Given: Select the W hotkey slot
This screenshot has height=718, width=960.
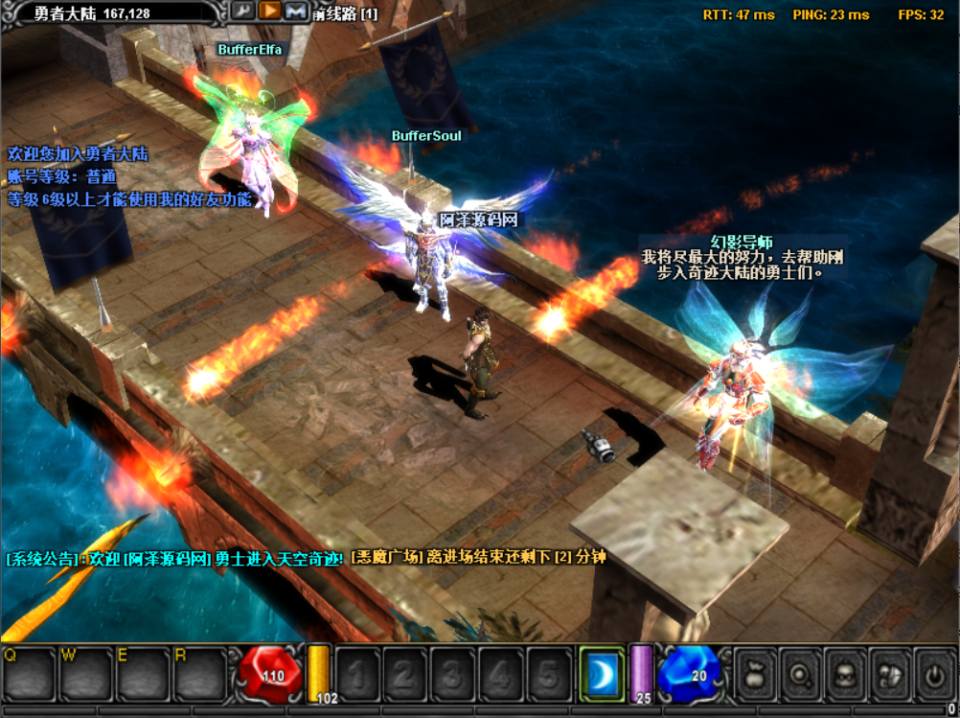Looking at the screenshot, I should pyautogui.click(x=86, y=676).
